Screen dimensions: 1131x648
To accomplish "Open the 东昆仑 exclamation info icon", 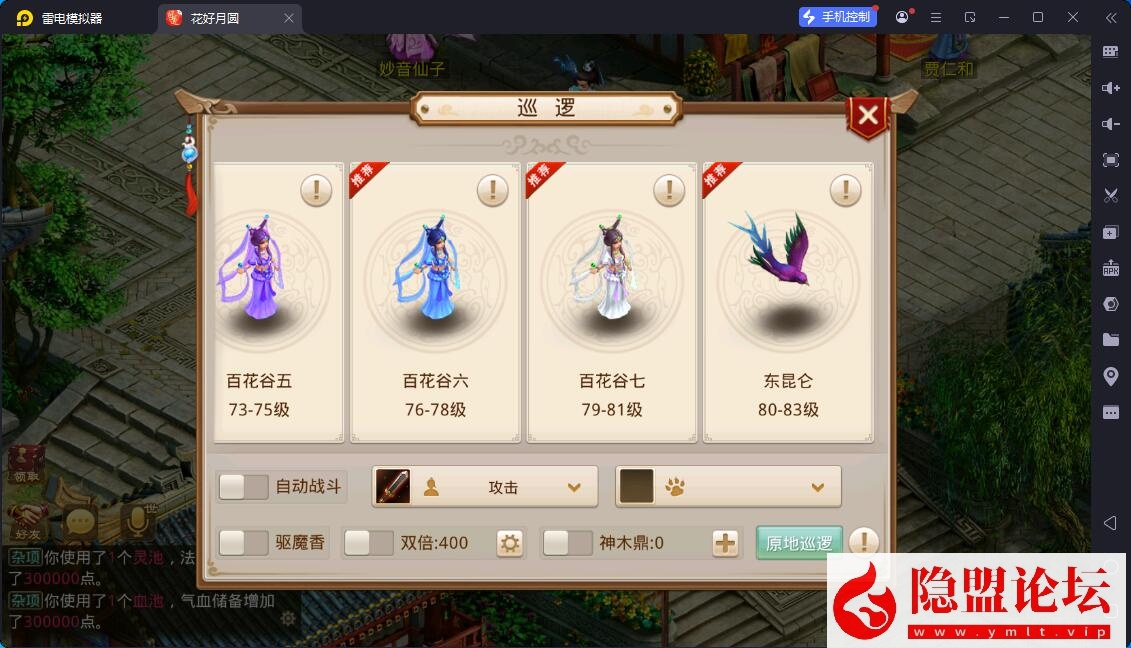I will click(846, 190).
